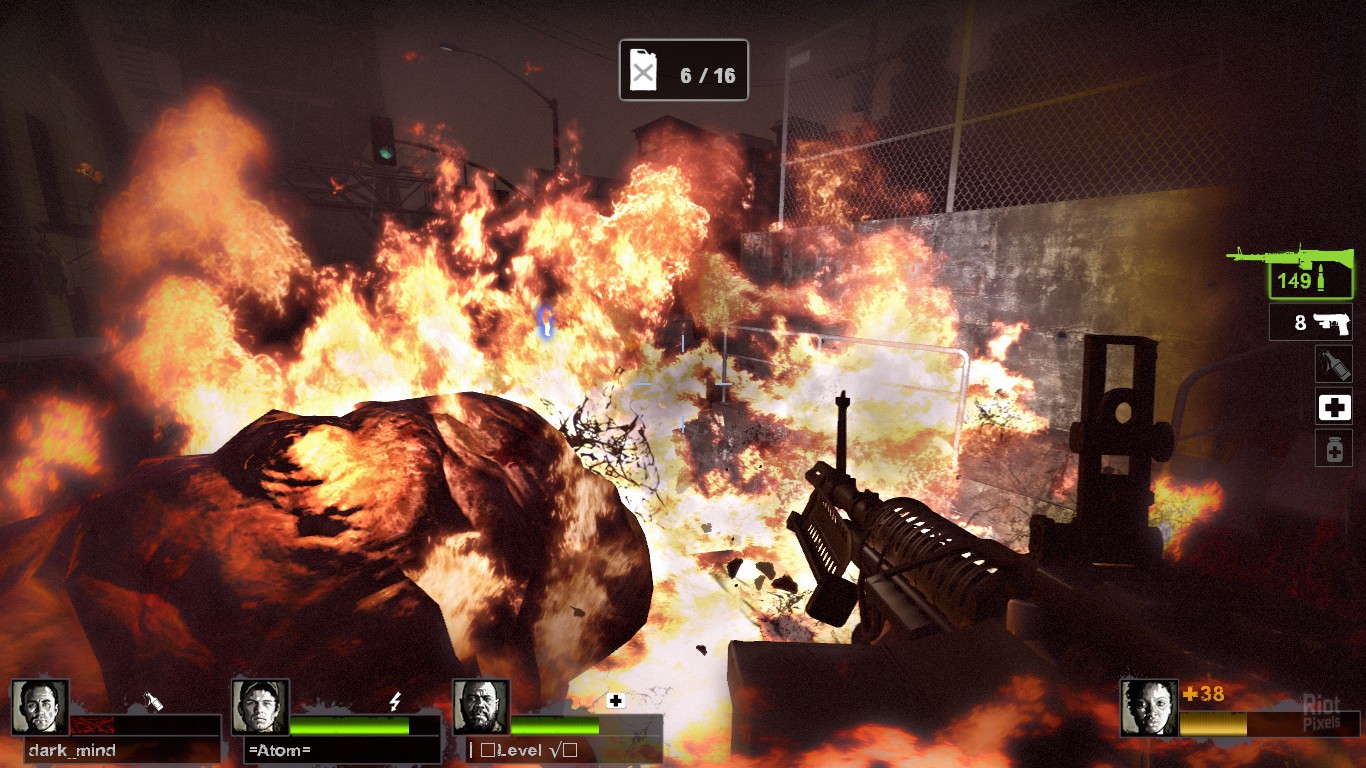Click the Level teammate's portrait

click(x=481, y=707)
